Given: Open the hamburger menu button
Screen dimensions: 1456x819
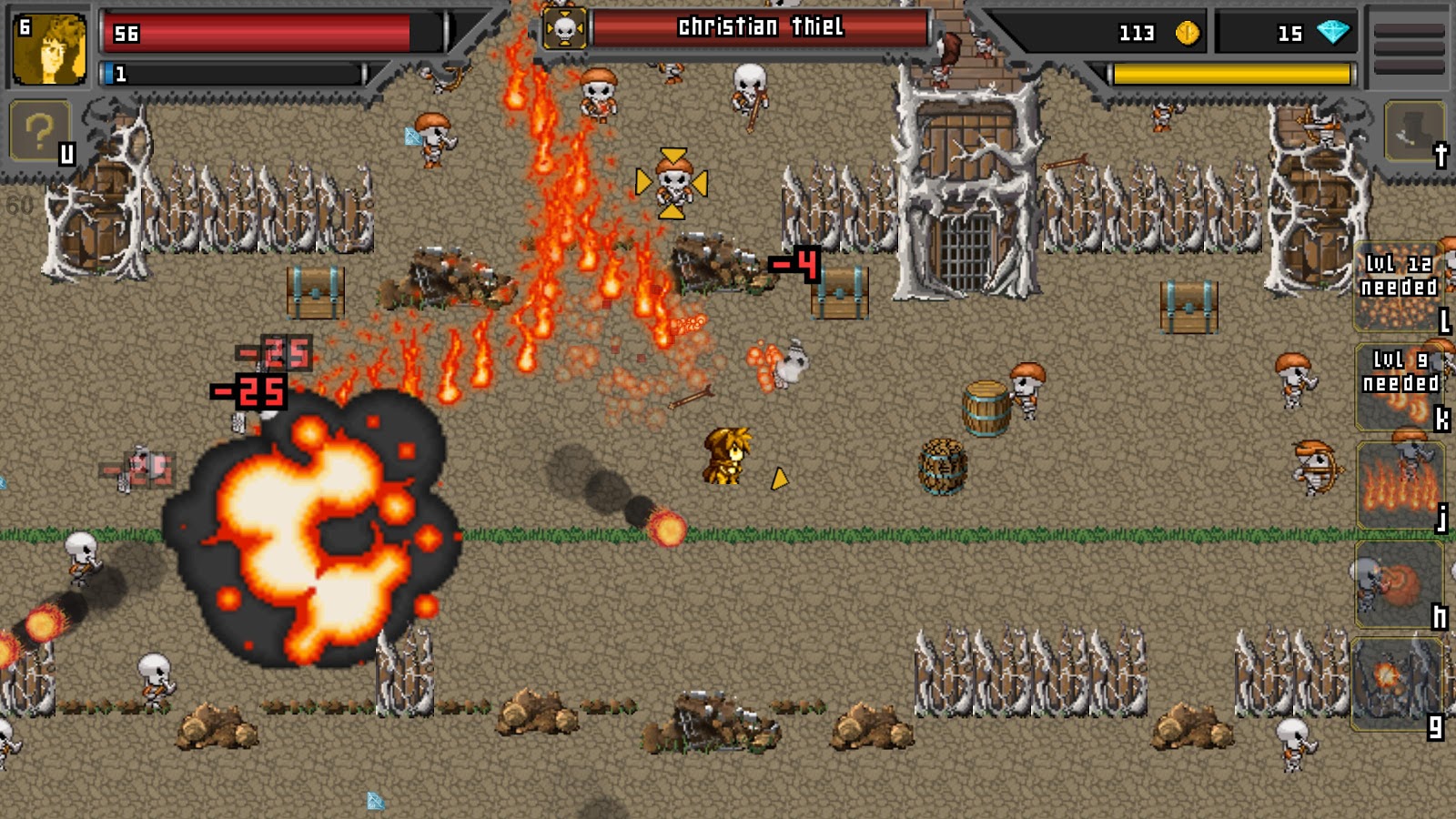Looking at the screenshot, I should point(1409,45).
